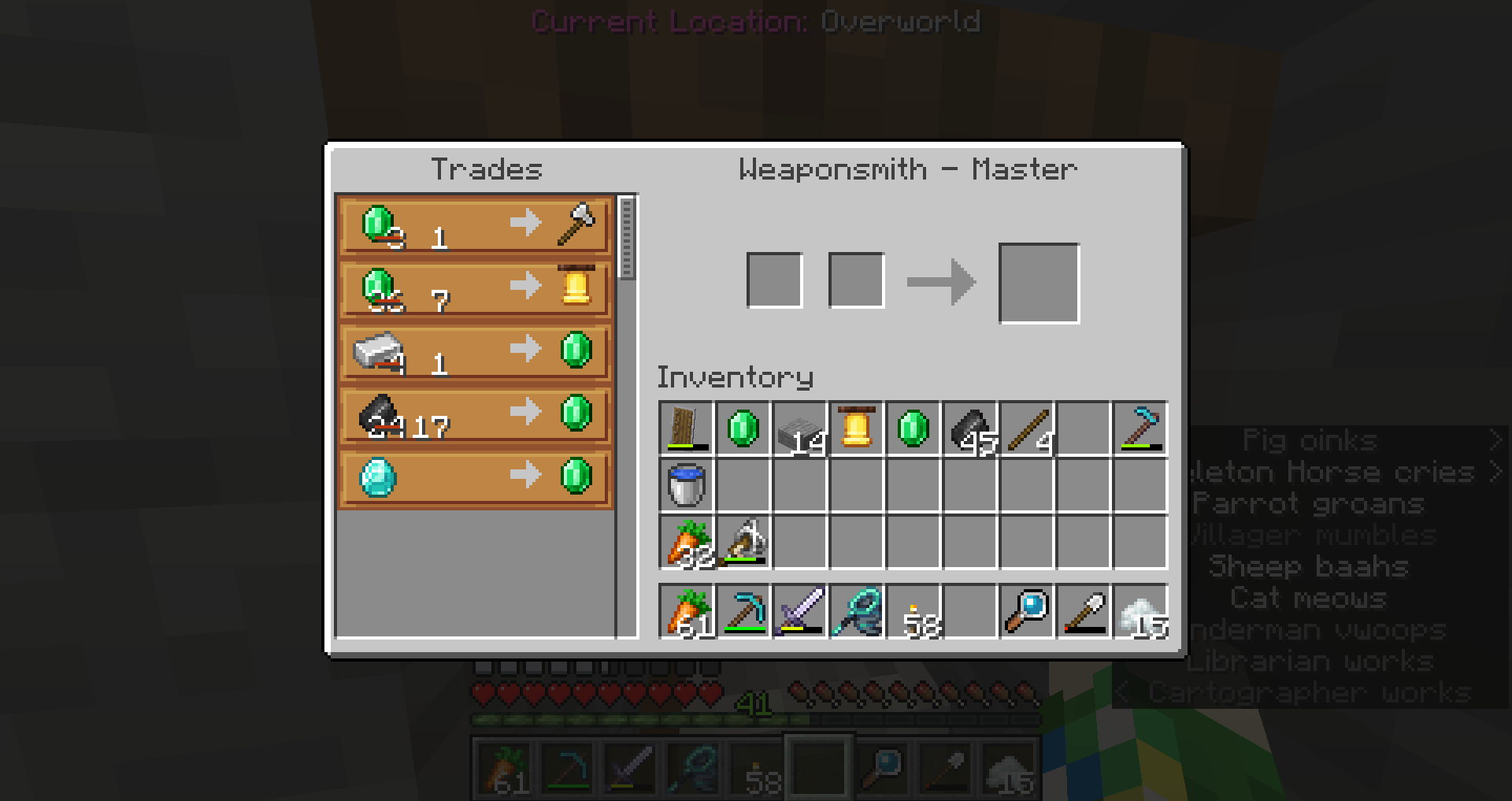Pick up the crossbow from the inventory
1512x801 pixels.
click(x=743, y=543)
